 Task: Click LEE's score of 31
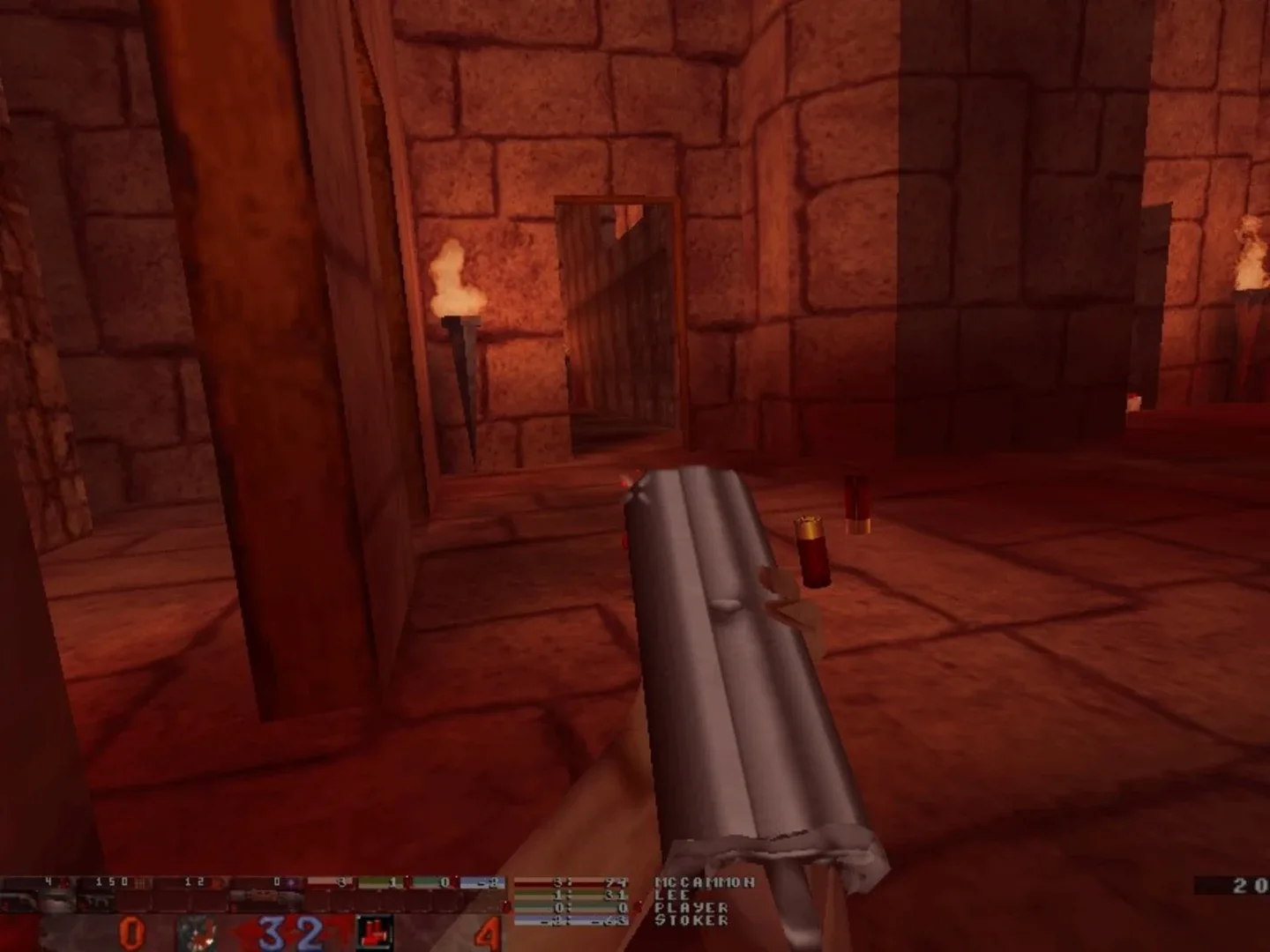pyautogui.click(x=621, y=895)
